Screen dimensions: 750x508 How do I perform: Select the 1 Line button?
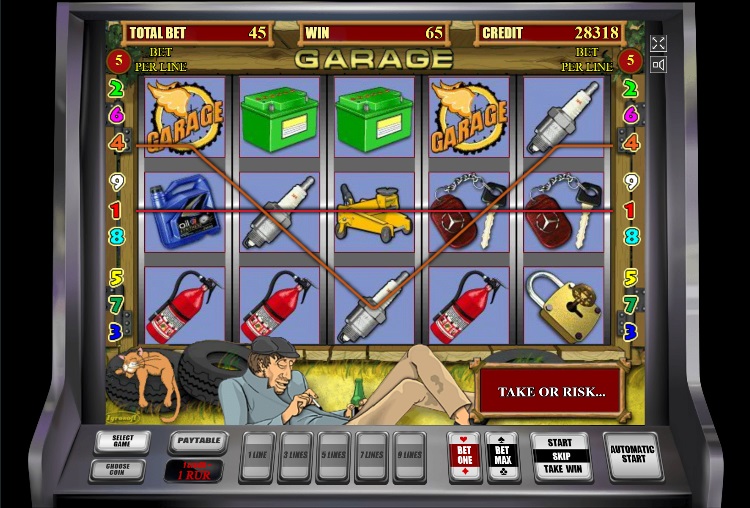click(258, 455)
